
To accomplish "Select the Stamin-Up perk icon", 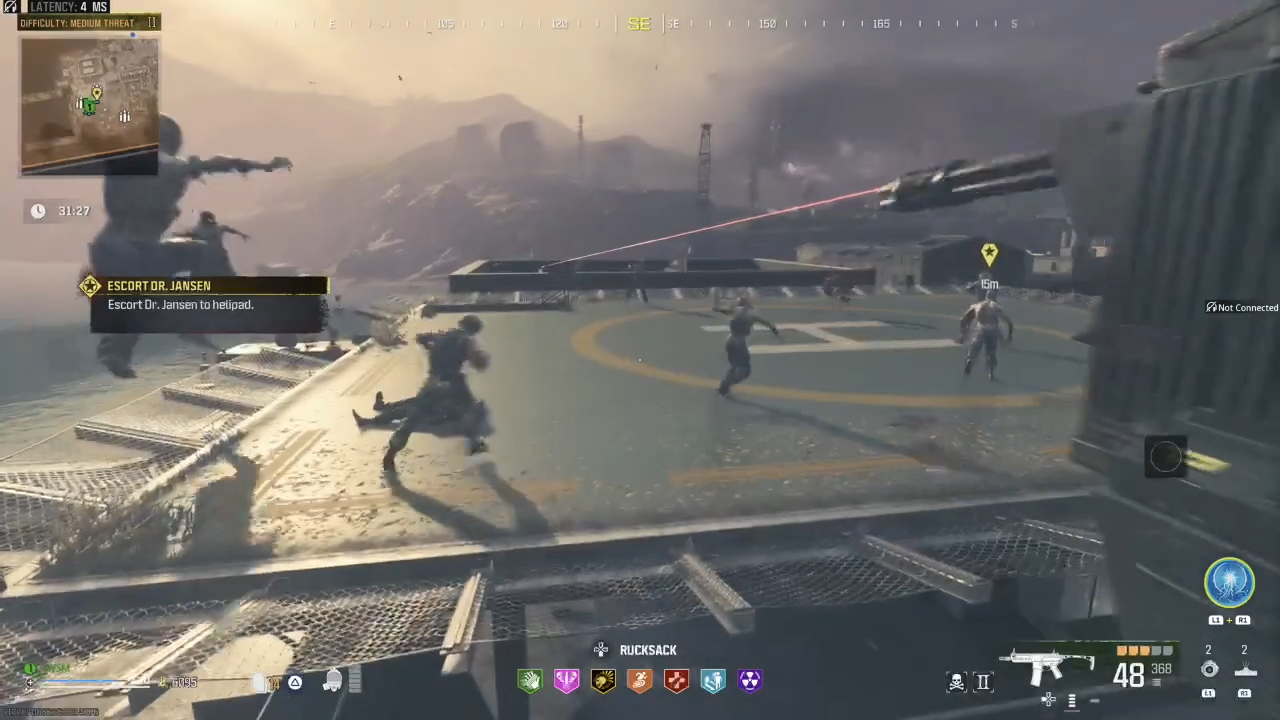I will 639,681.
